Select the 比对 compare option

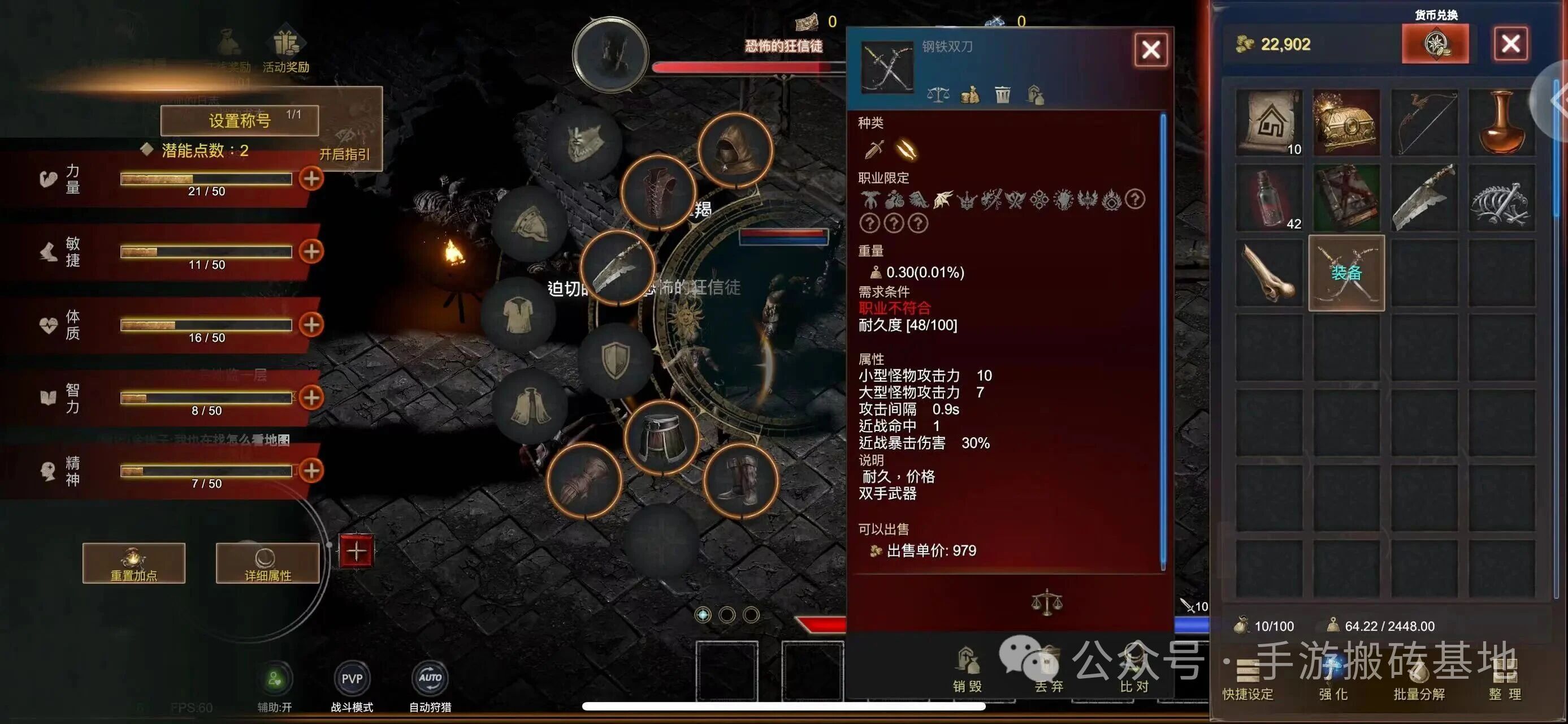[1133, 673]
